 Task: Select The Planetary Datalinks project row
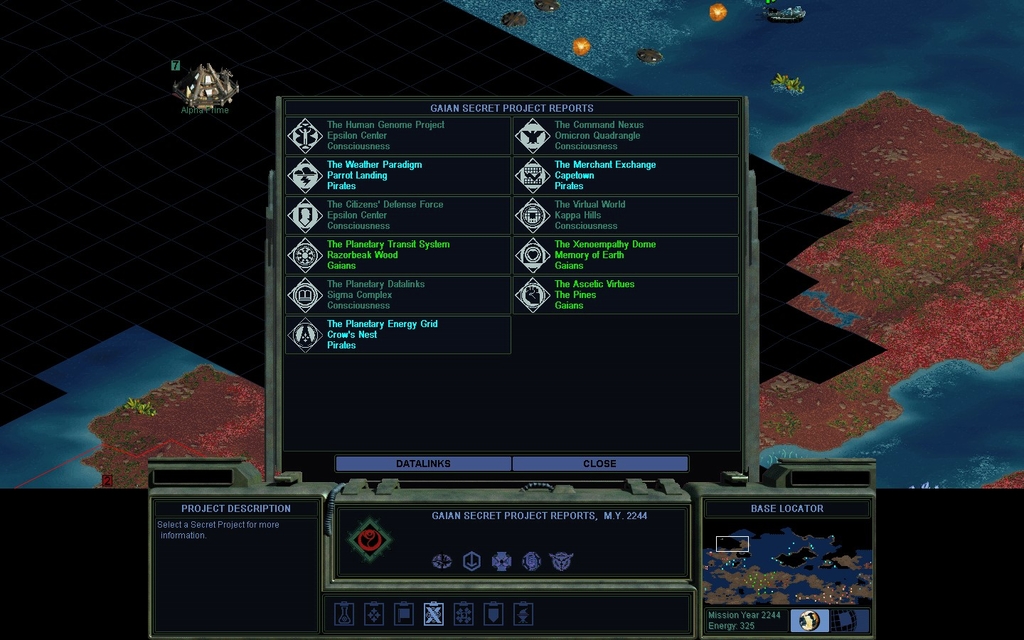click(x=398, y=295)
